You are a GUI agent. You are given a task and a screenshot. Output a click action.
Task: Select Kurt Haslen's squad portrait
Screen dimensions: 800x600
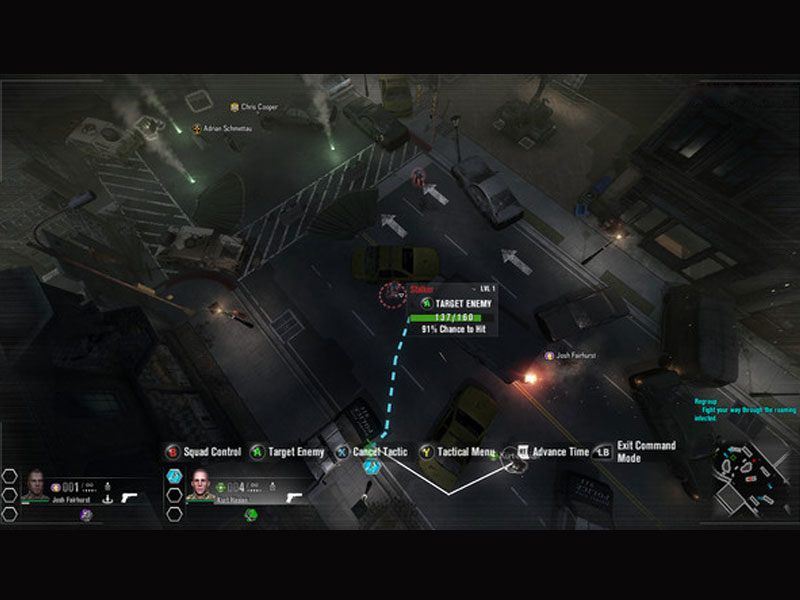(x=202, y=483)
